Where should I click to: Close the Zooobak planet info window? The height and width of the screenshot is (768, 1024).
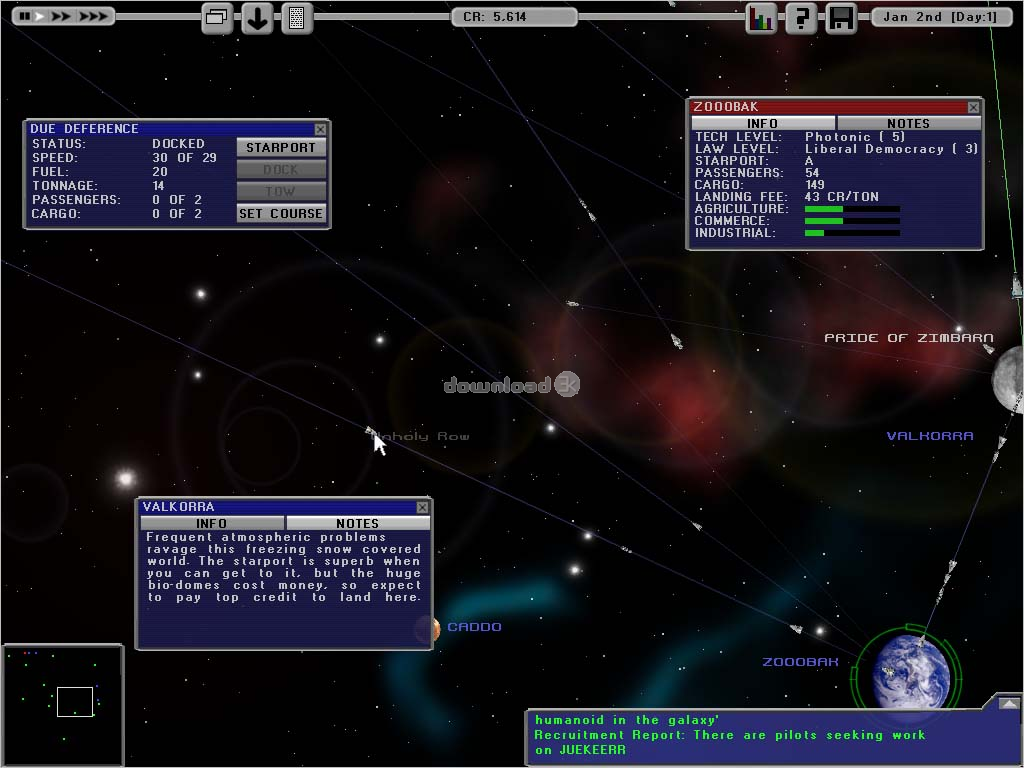point(973,107)
